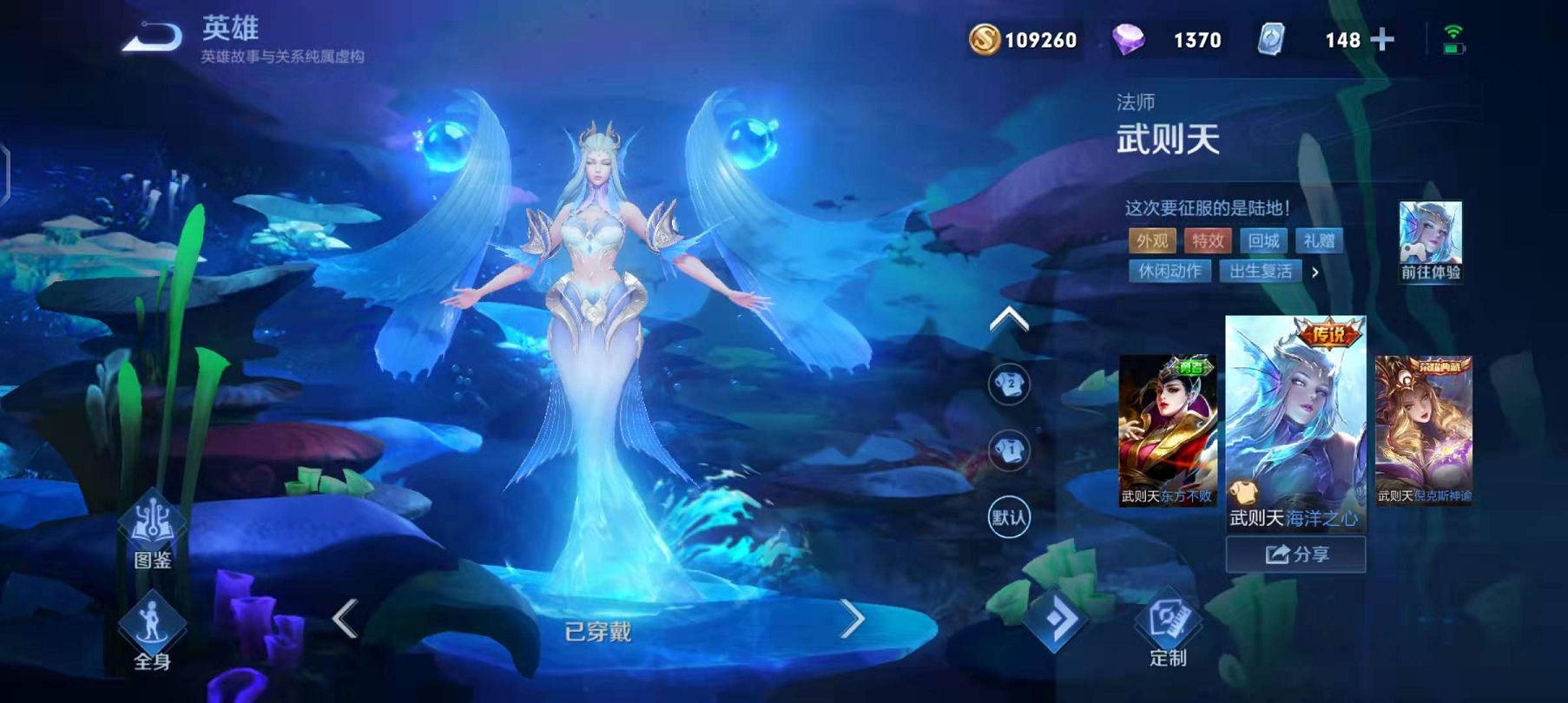This screenshot has height=703, width=1568.
Task: Select the 海洋之心 skin thumbnail
Action: [1297, 425]
